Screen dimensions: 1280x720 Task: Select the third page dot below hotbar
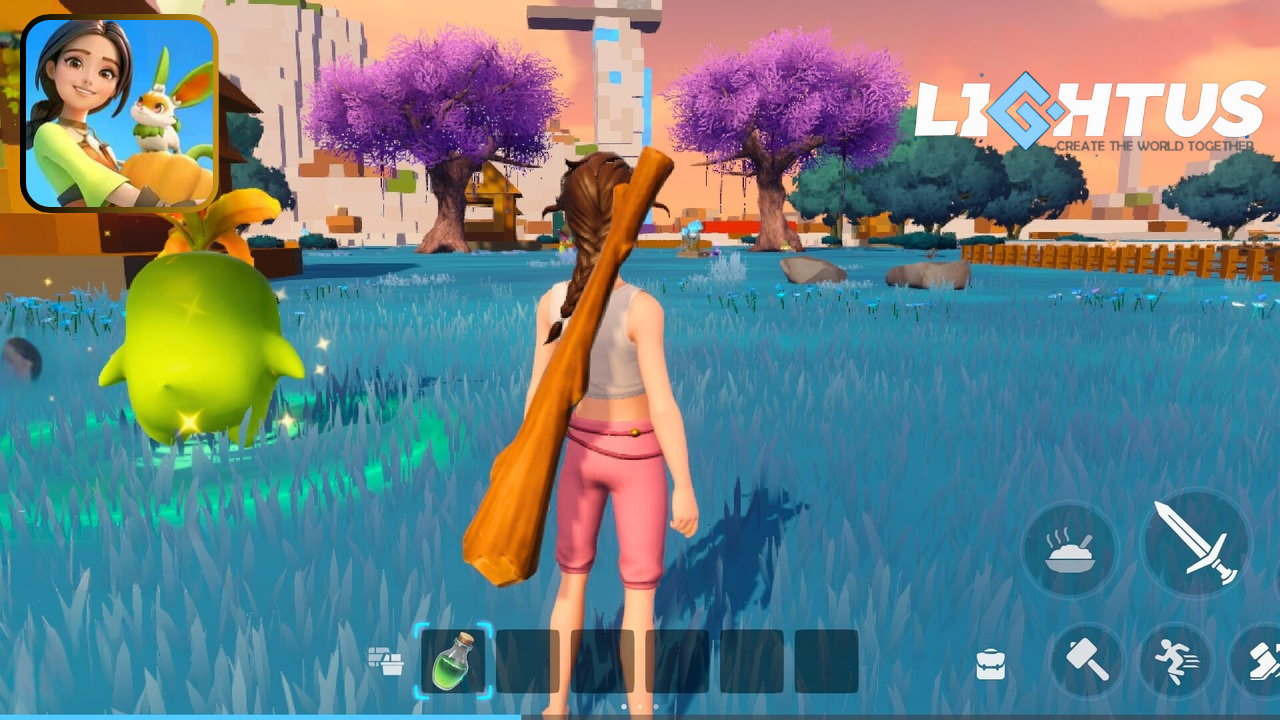(x=656, y=706)
